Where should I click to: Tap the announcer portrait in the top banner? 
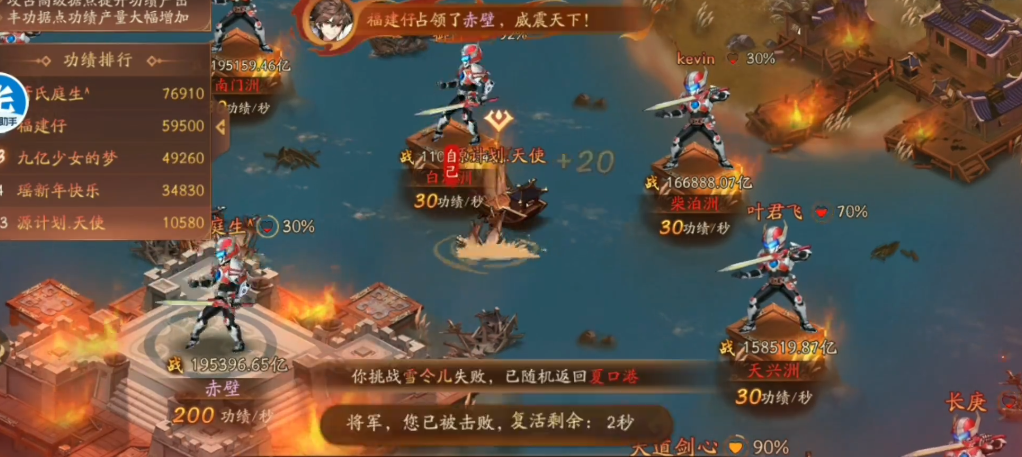pos(327,22)
